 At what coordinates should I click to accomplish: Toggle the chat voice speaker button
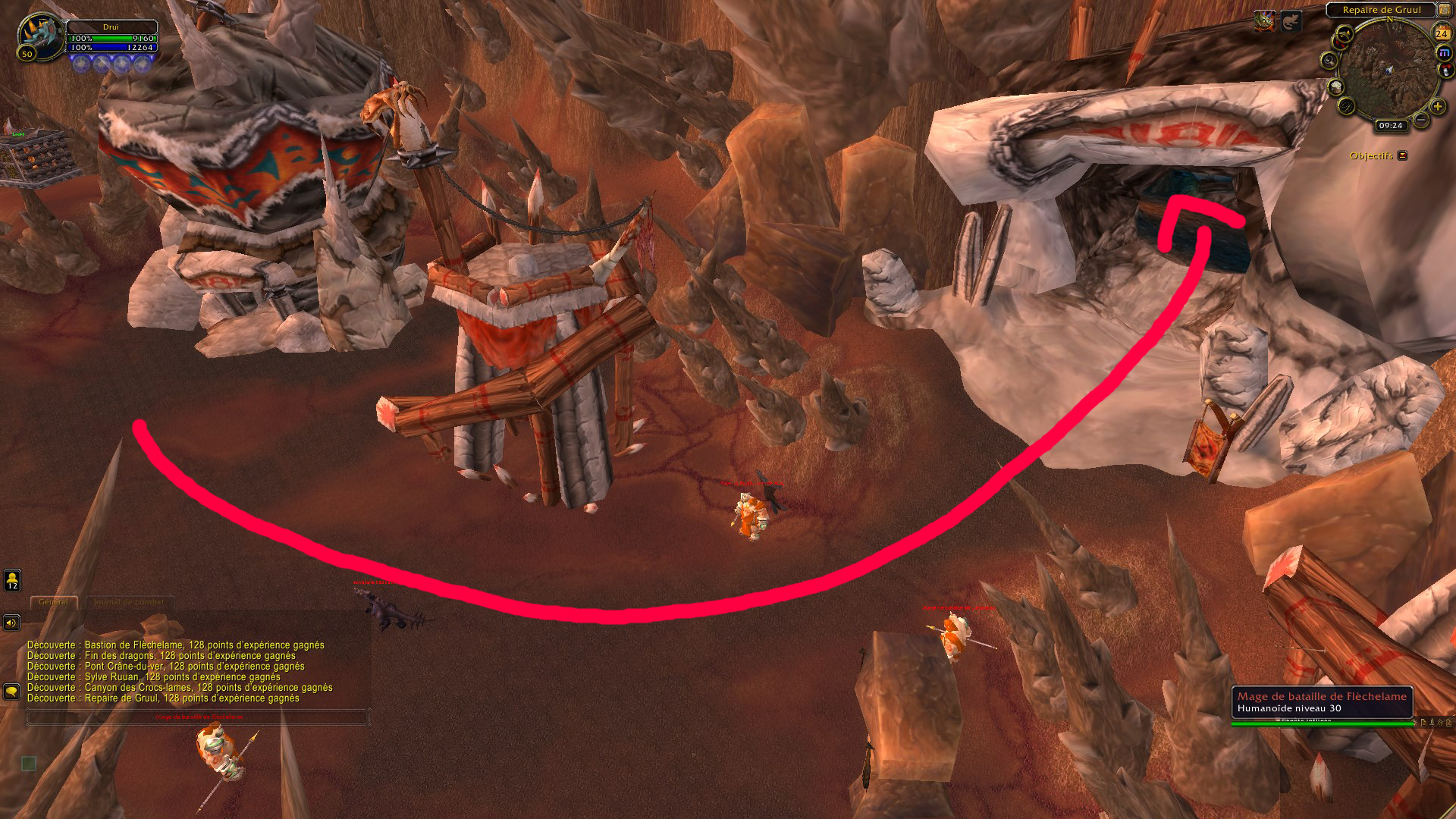(x=11, y=623)
